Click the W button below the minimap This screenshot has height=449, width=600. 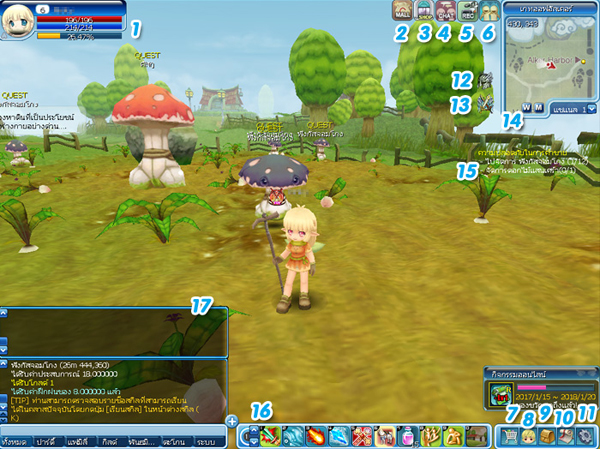coord(526,107)
